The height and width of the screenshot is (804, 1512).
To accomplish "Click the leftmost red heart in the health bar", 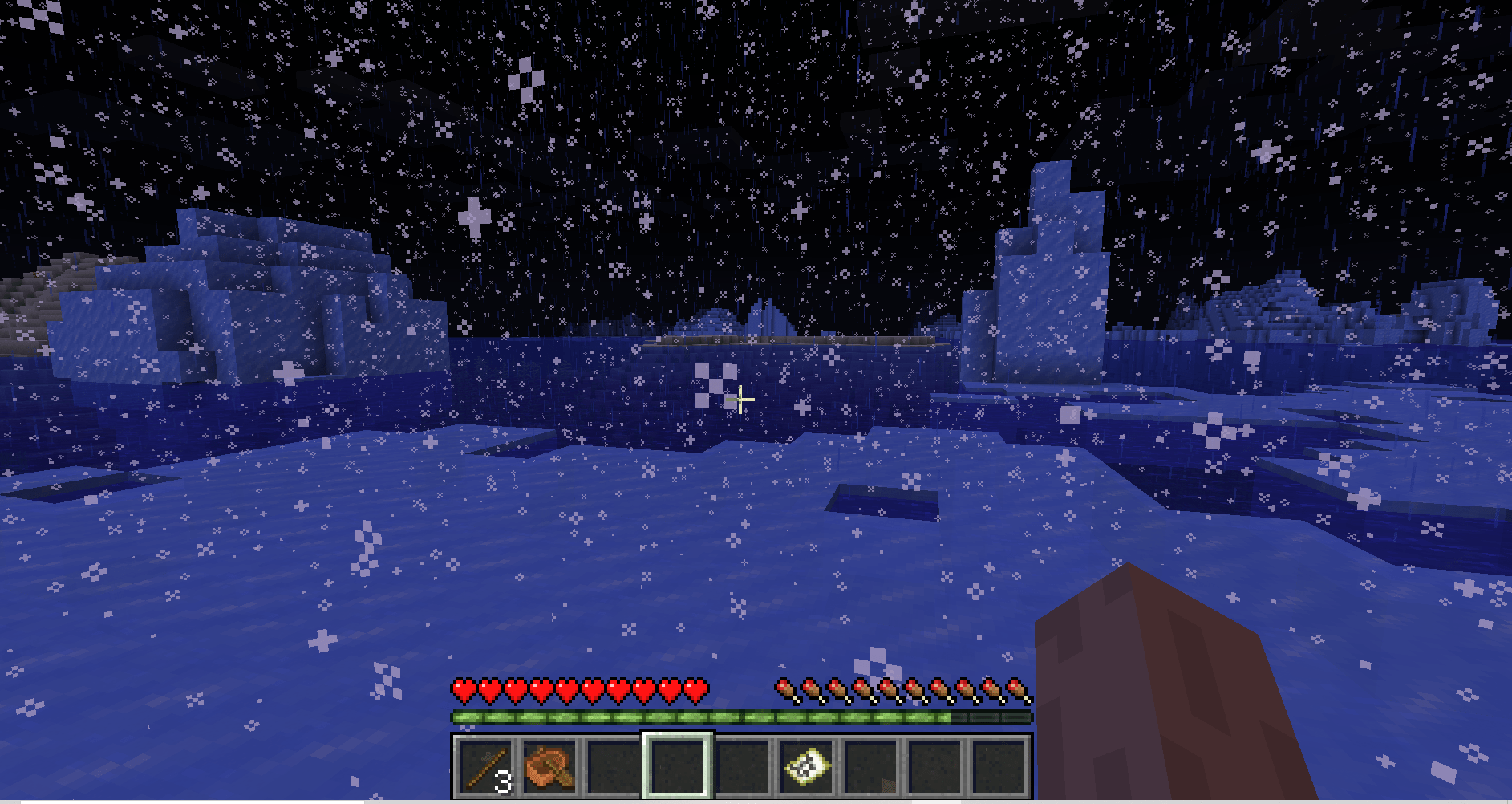I will (x=464, y=688).
